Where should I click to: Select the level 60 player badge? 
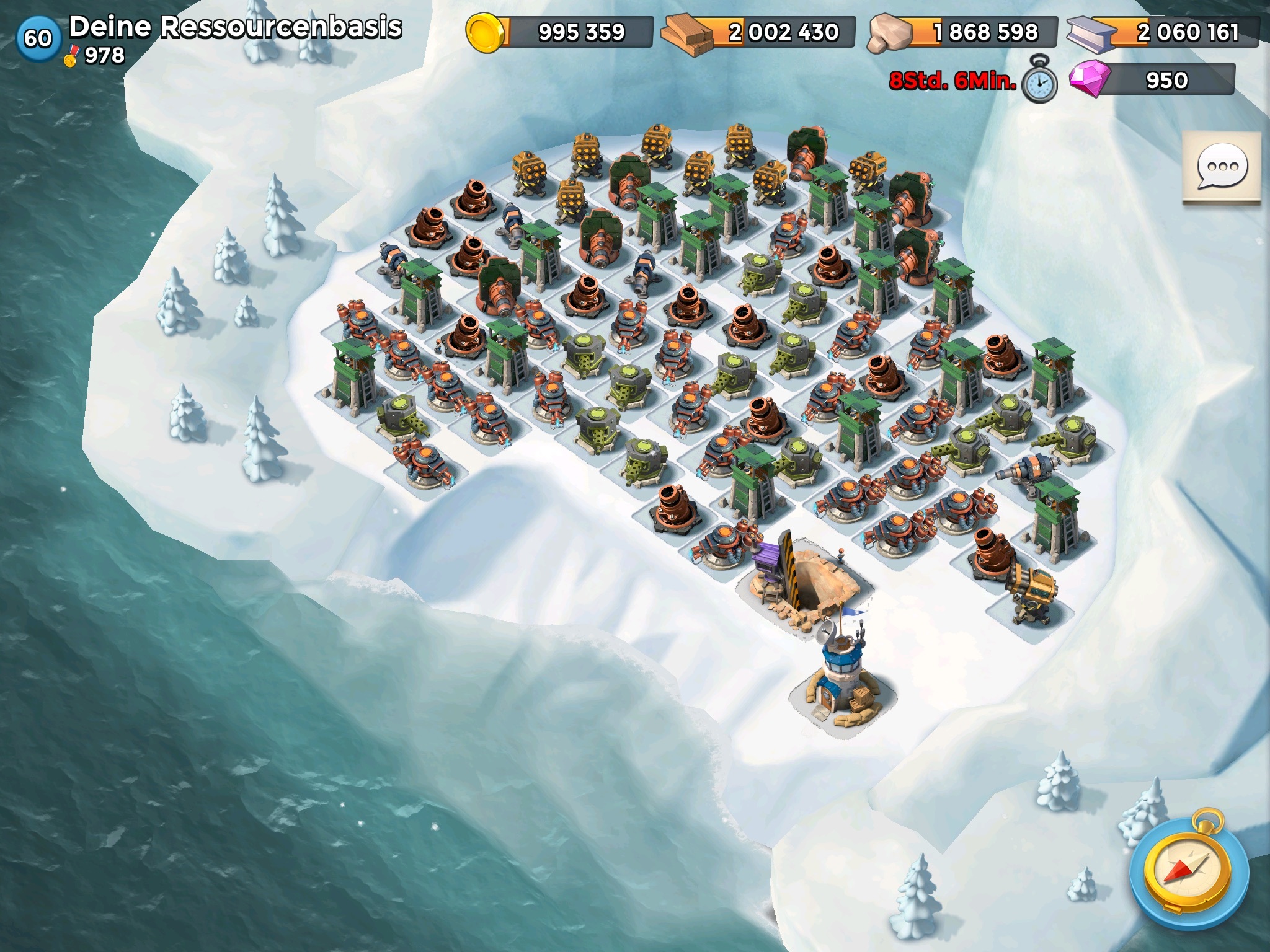pos(38,38)
